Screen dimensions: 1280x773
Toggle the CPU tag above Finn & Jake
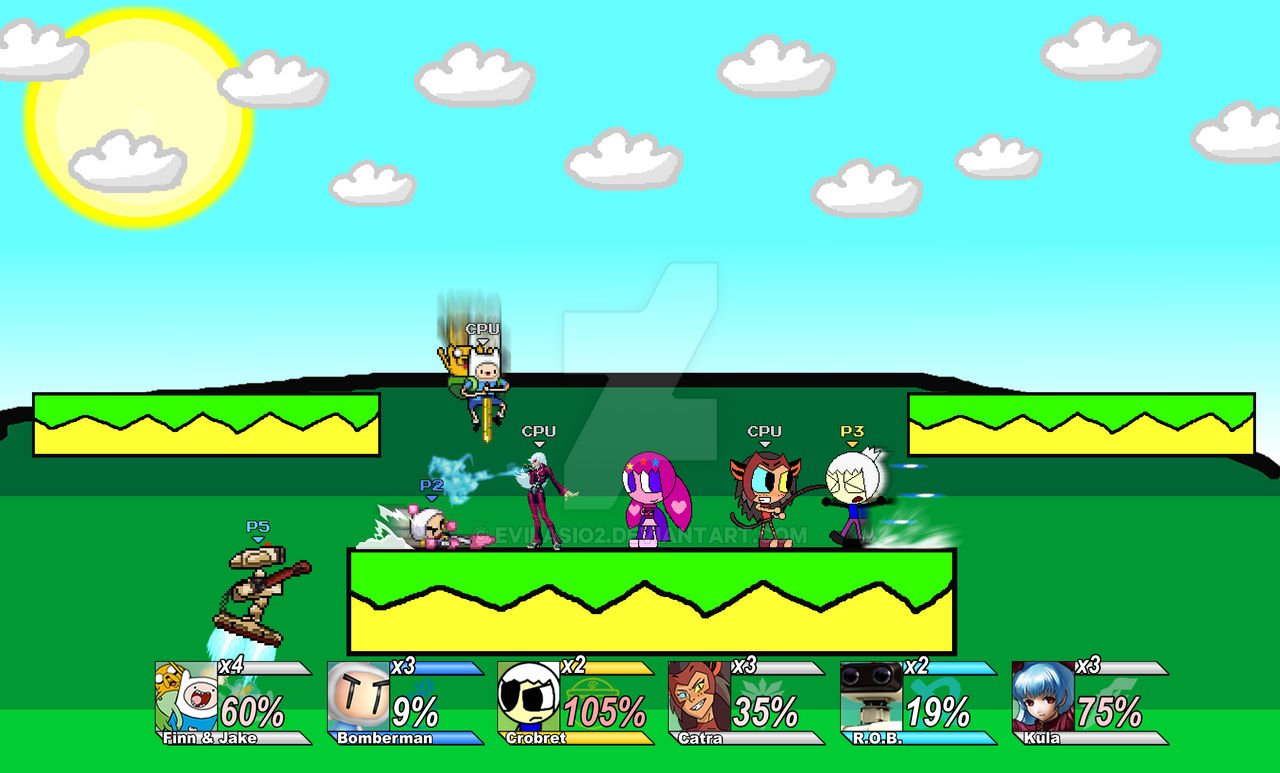tap(482, 326)
